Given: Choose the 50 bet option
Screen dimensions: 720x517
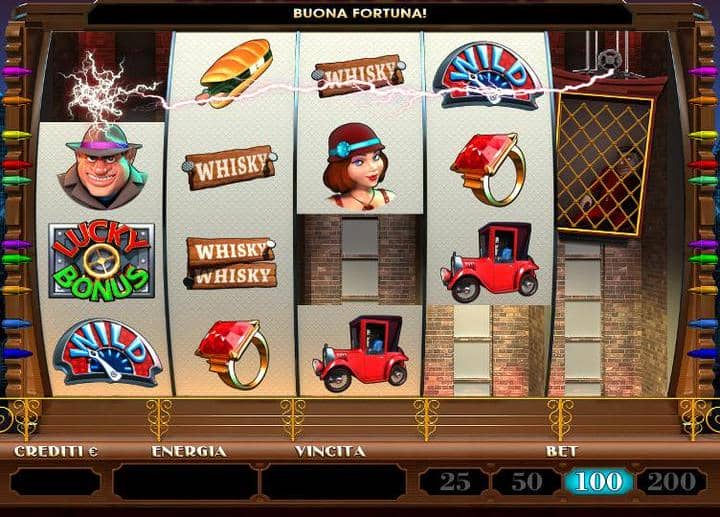Looking at the screenshot, I should click(x=526, y=482).
